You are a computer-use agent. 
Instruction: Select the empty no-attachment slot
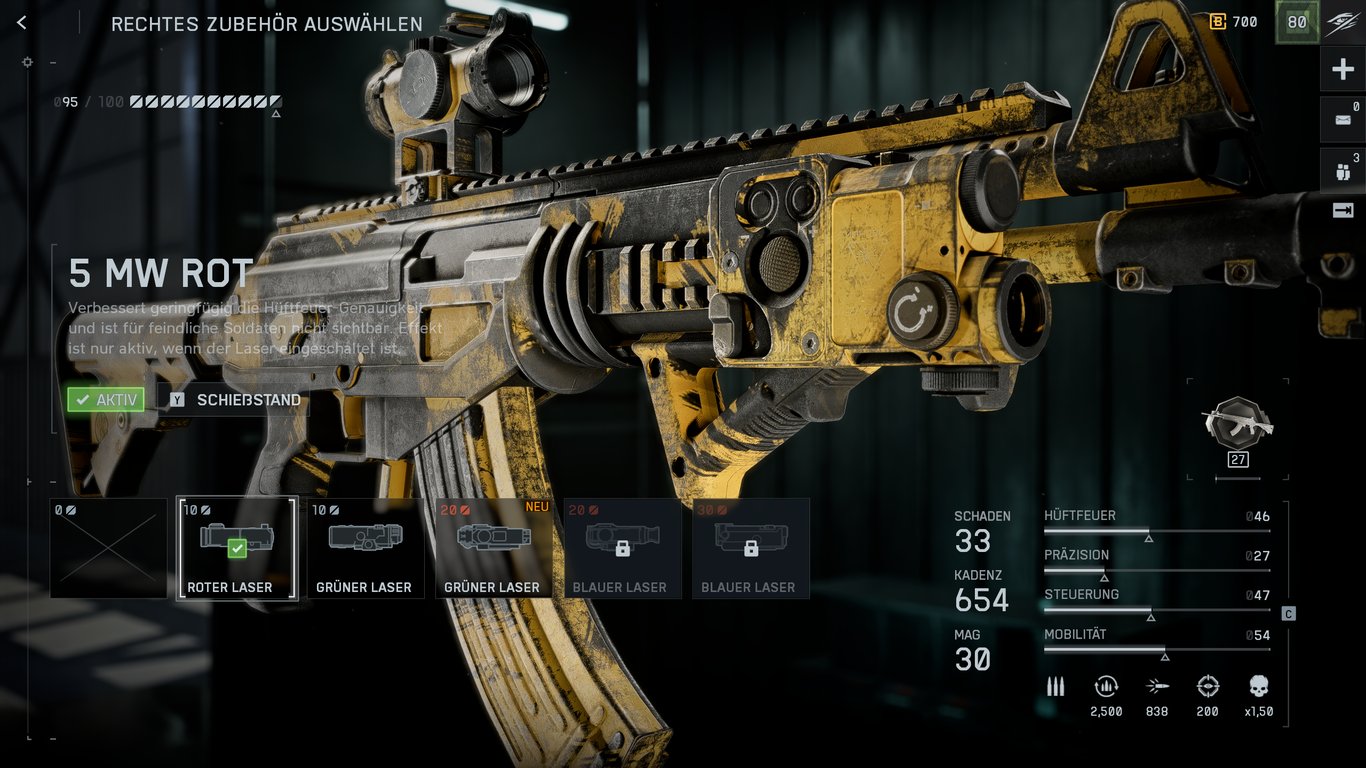click(108, 548)
